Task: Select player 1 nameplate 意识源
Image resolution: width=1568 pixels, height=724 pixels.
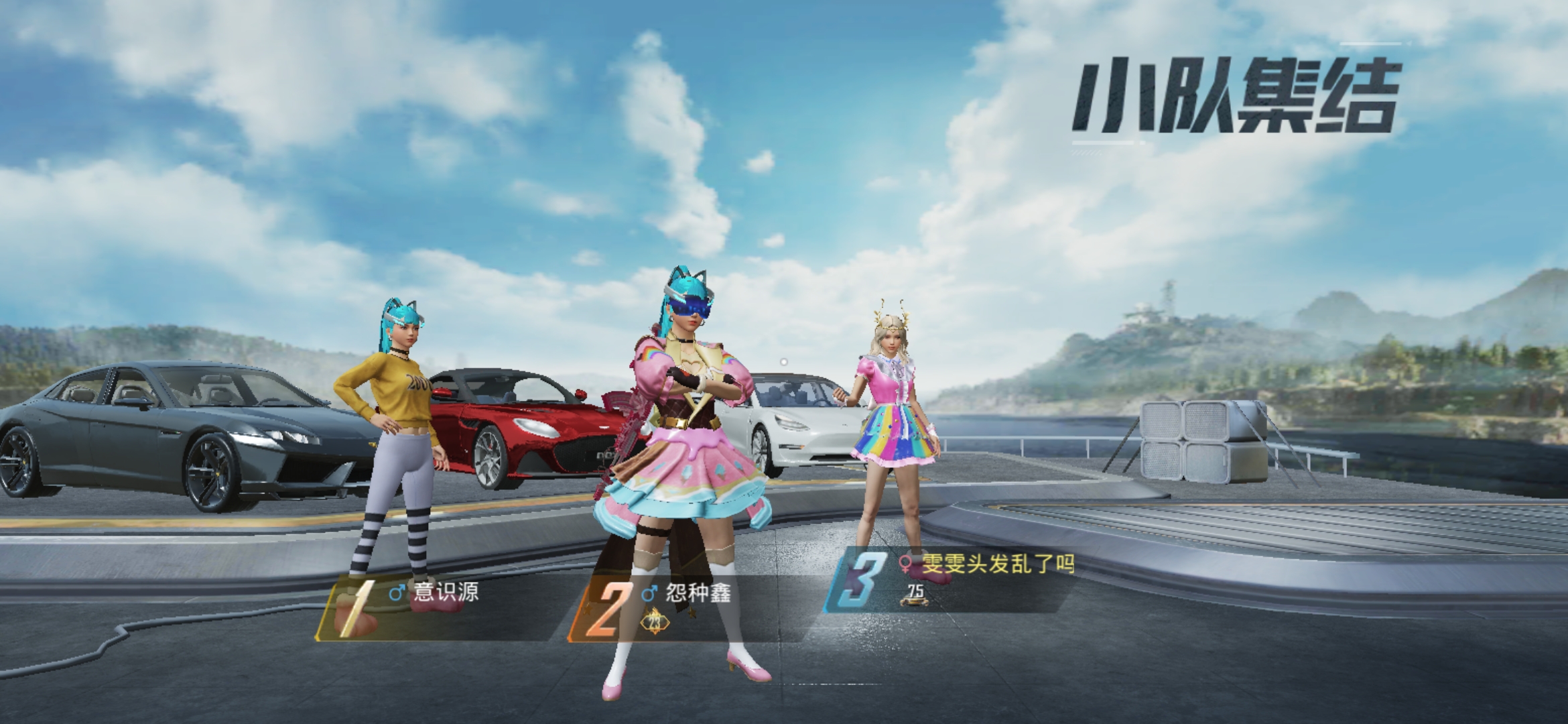Action: pos(446,593)
